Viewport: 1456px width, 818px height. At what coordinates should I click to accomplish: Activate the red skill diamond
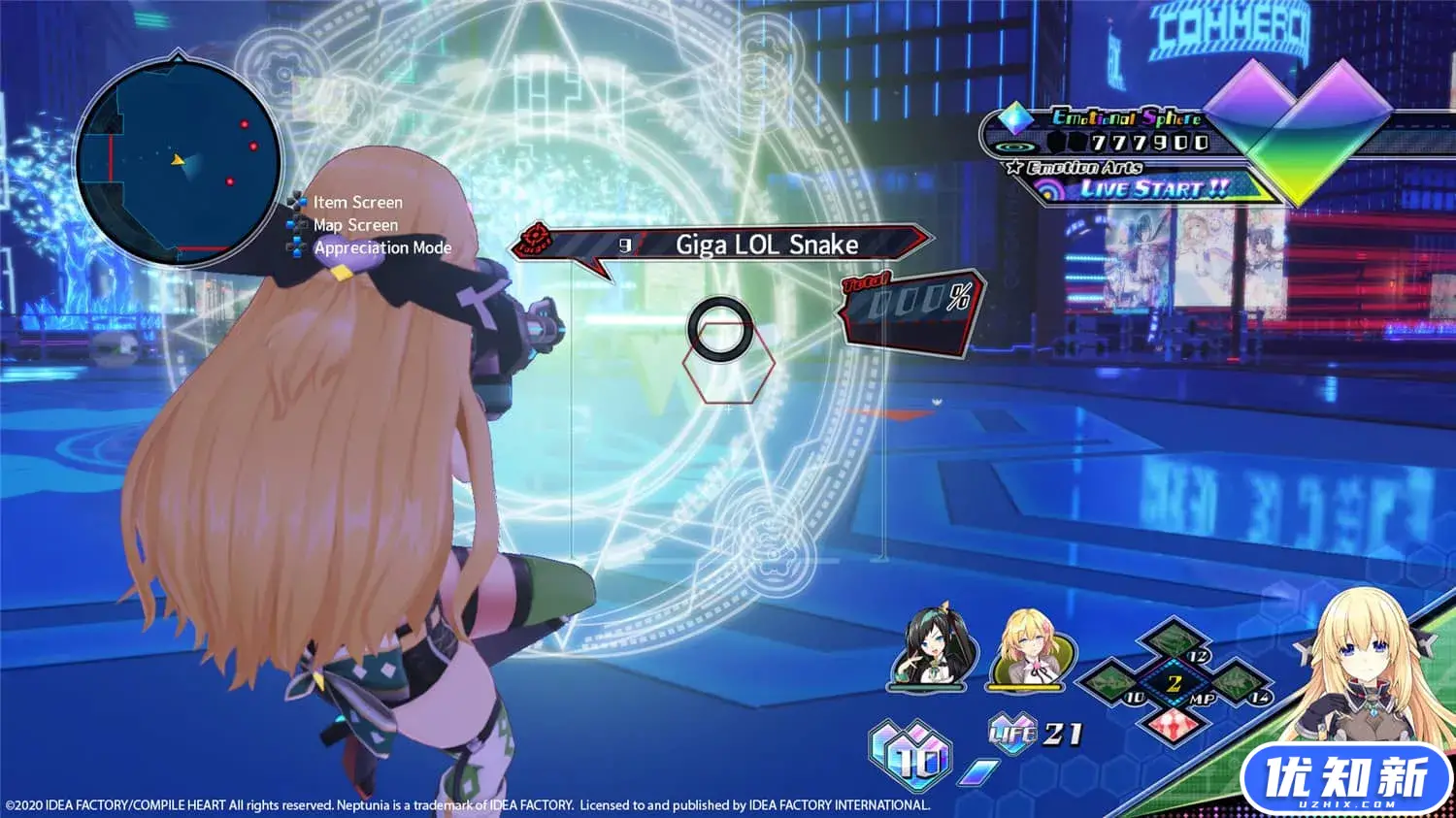pyautogui.click(x=1173, y=723)
